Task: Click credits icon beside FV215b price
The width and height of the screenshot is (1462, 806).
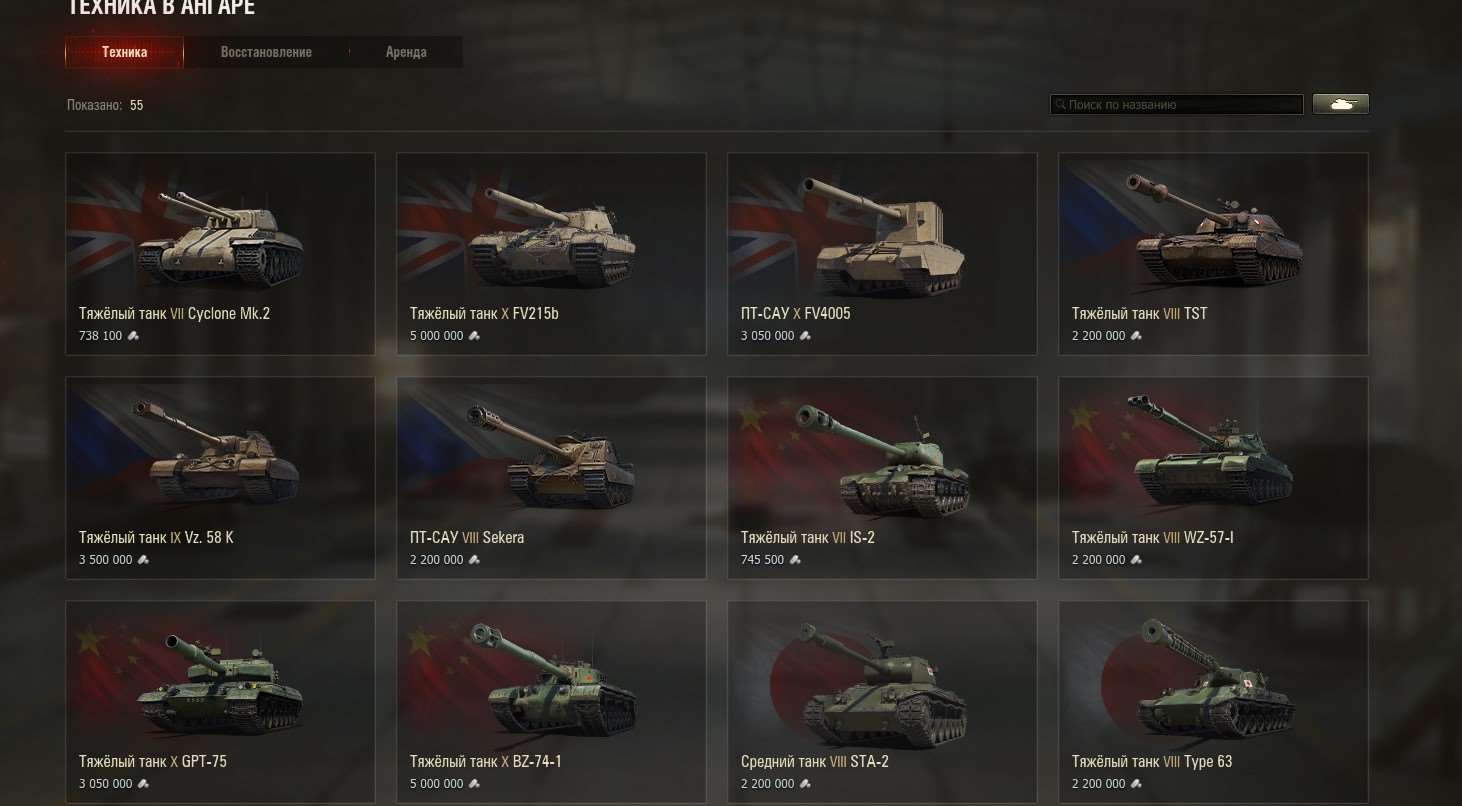Action: 474,336
